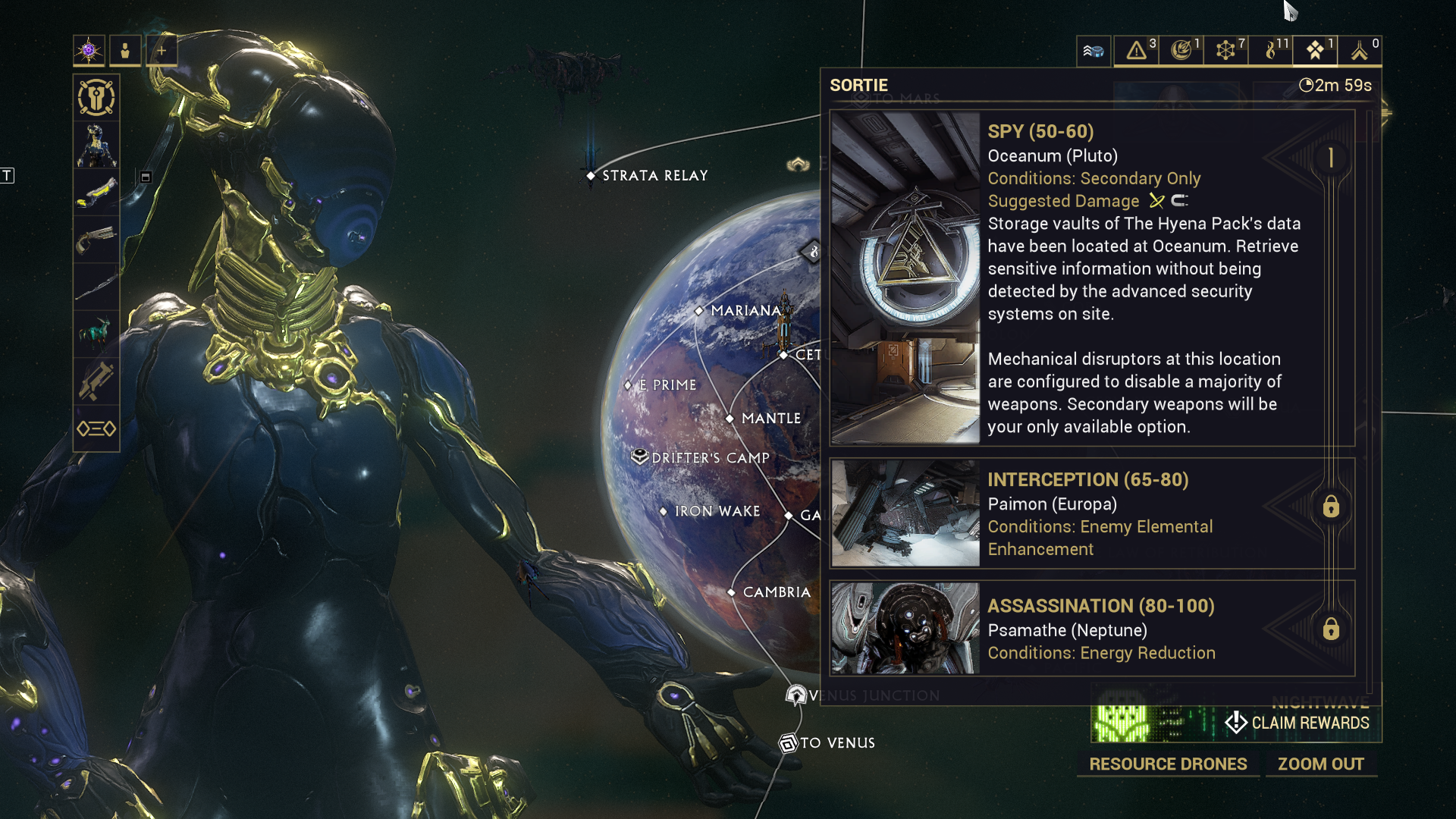Open the Alerts tab with warning triangle
The height and width of the screenshot is (819, 1456).
pyautogui.click(x=1136, y=51)
